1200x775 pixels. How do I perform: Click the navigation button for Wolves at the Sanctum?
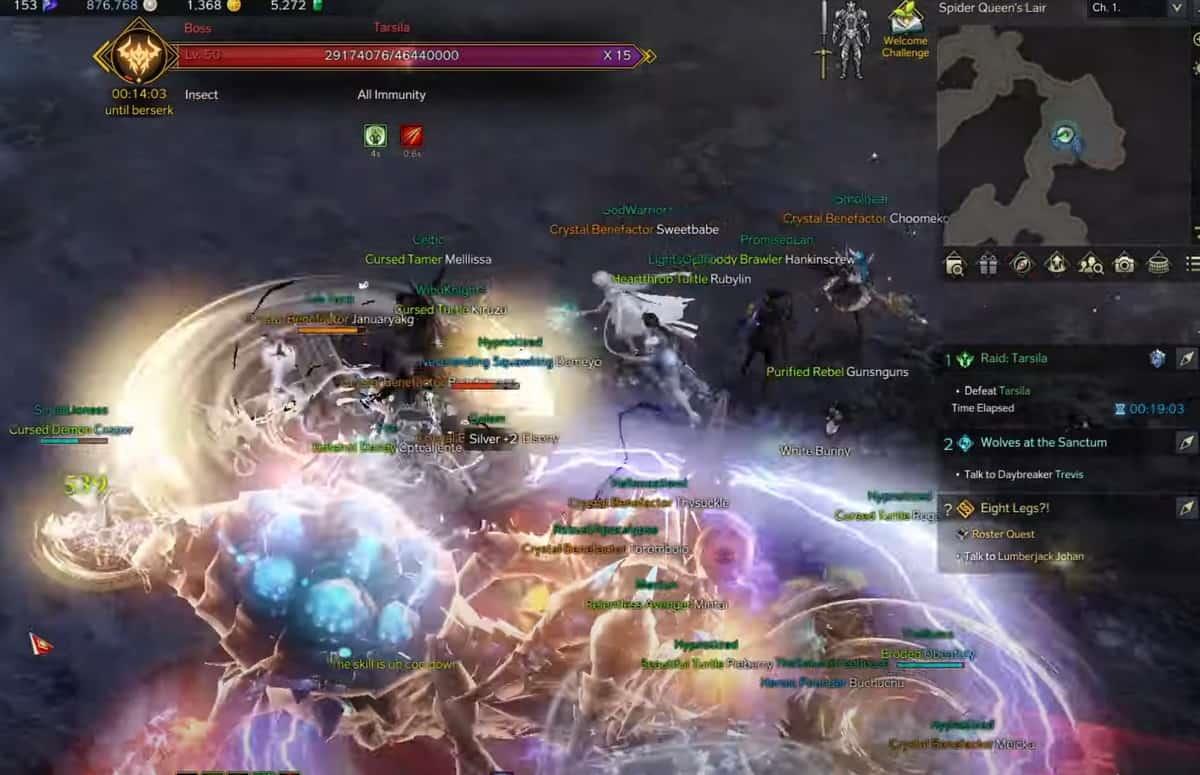[1186, 442]
